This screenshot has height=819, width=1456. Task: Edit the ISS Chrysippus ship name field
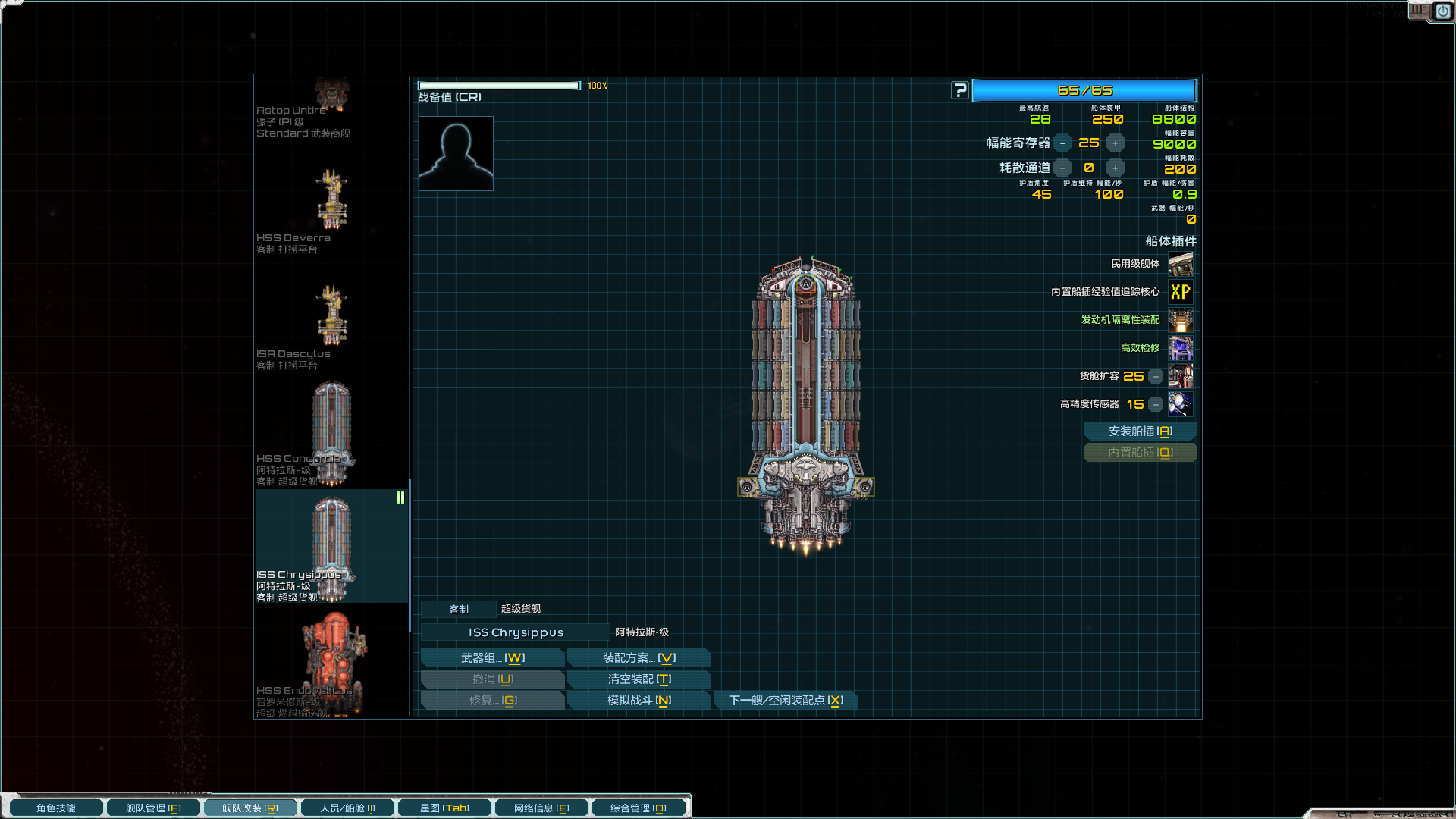(x=516, y=632)
